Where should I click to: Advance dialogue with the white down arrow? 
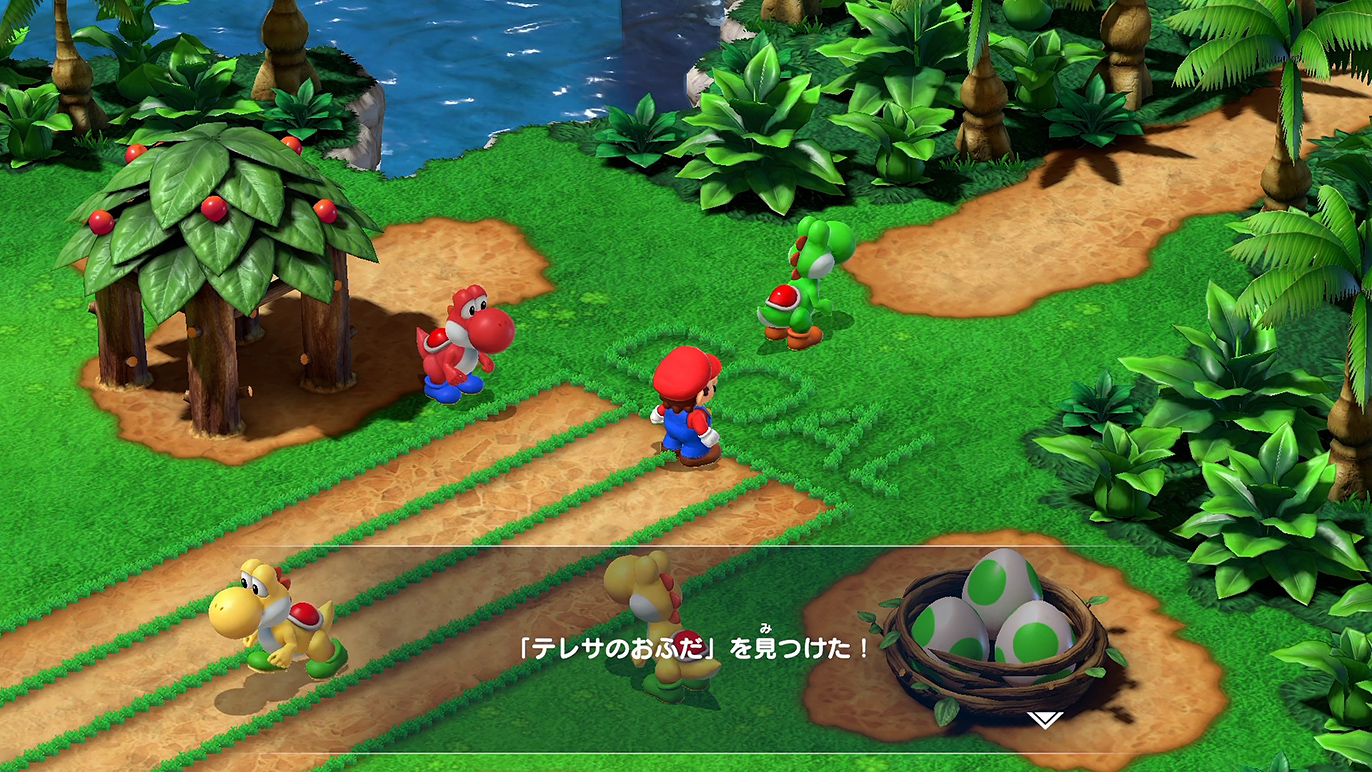[1044, 719]
